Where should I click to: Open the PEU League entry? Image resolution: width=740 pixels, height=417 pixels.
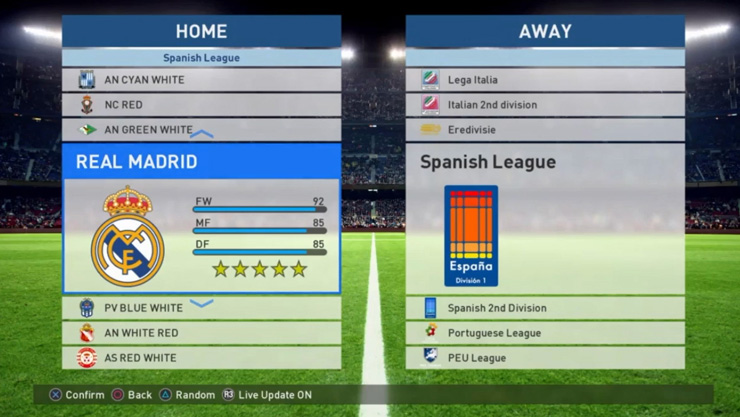point(545,358)
